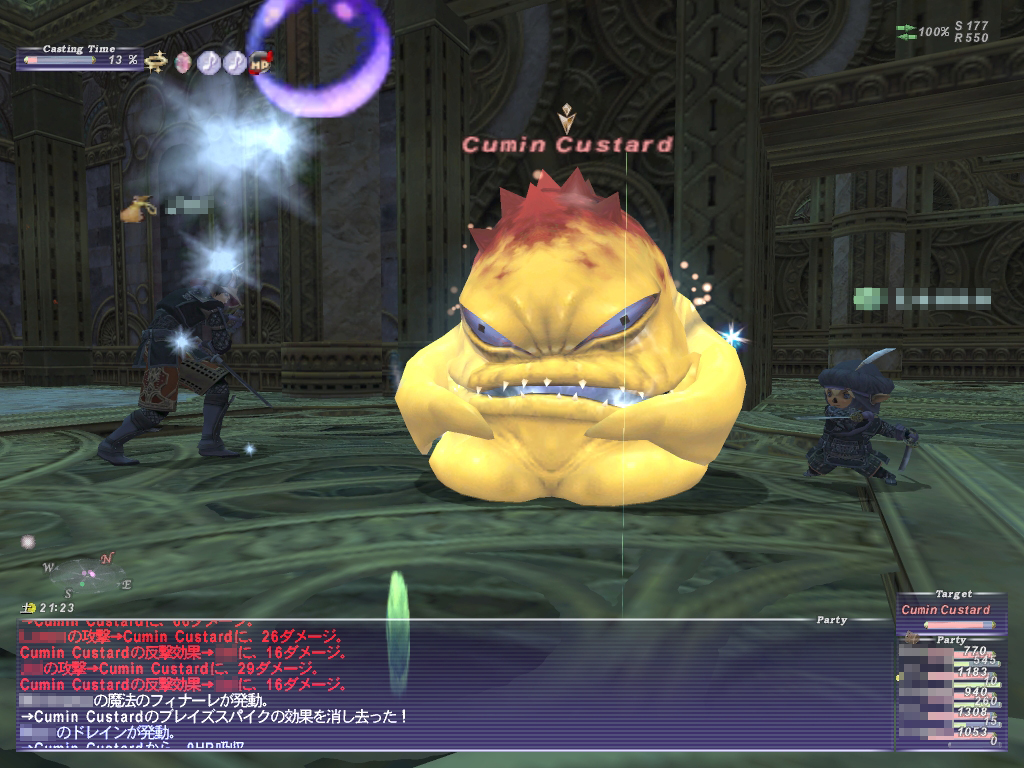Click the Cumin Custard target window
This screenshot has width=1024, height=768.
point(950,611)
